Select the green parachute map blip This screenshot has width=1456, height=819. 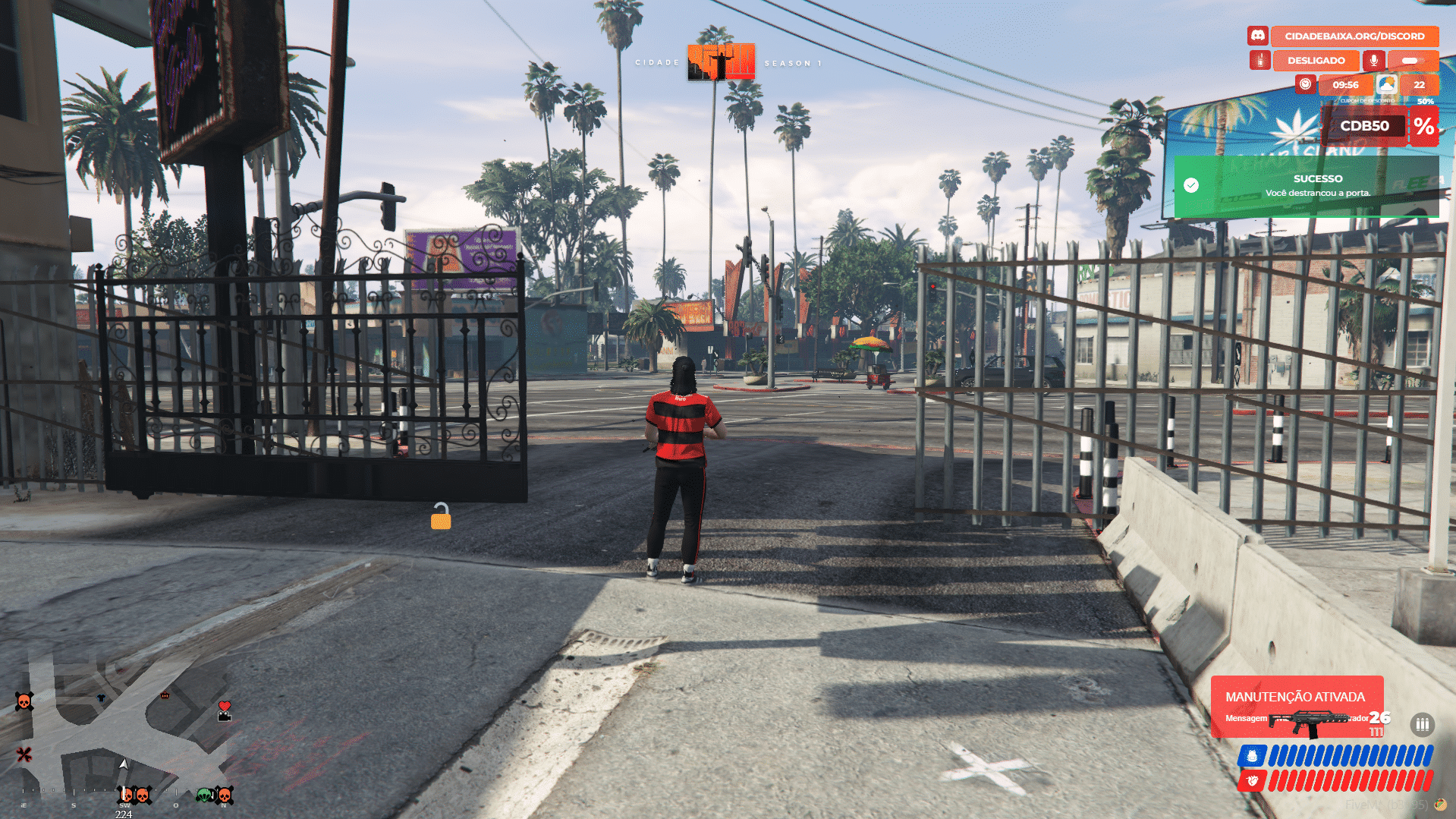click(x=205, y=795)
